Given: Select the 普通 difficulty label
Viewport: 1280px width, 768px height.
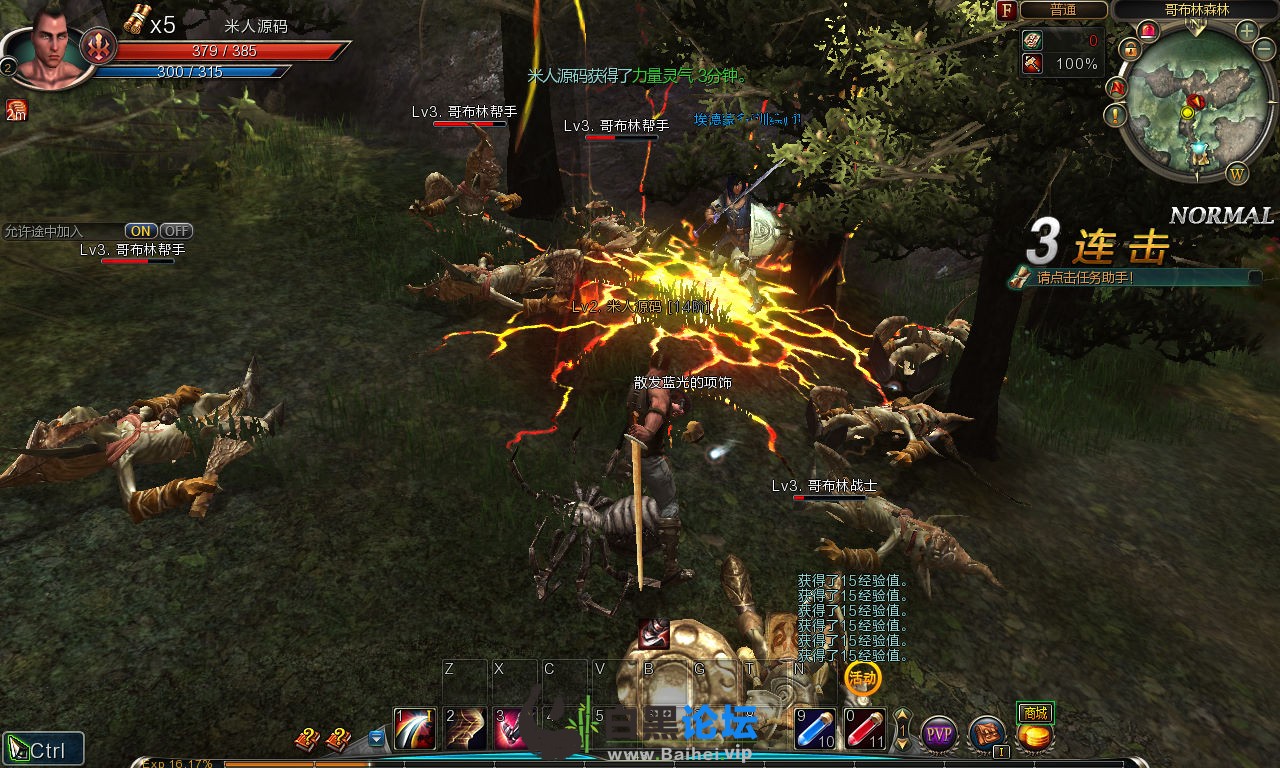Looking at the screenshot, I should point(1063,10).
